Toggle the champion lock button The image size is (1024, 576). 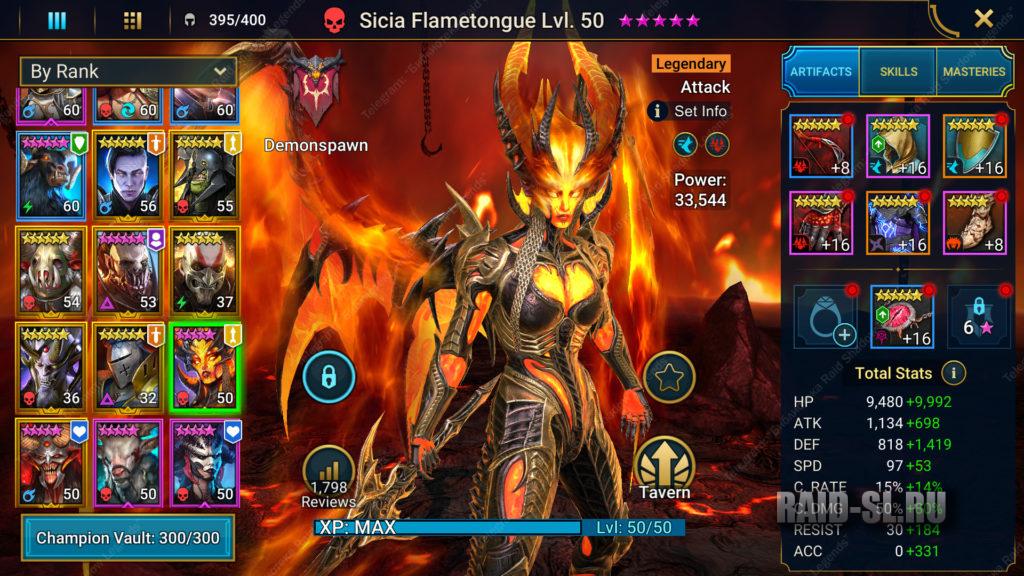coord(327,376)
